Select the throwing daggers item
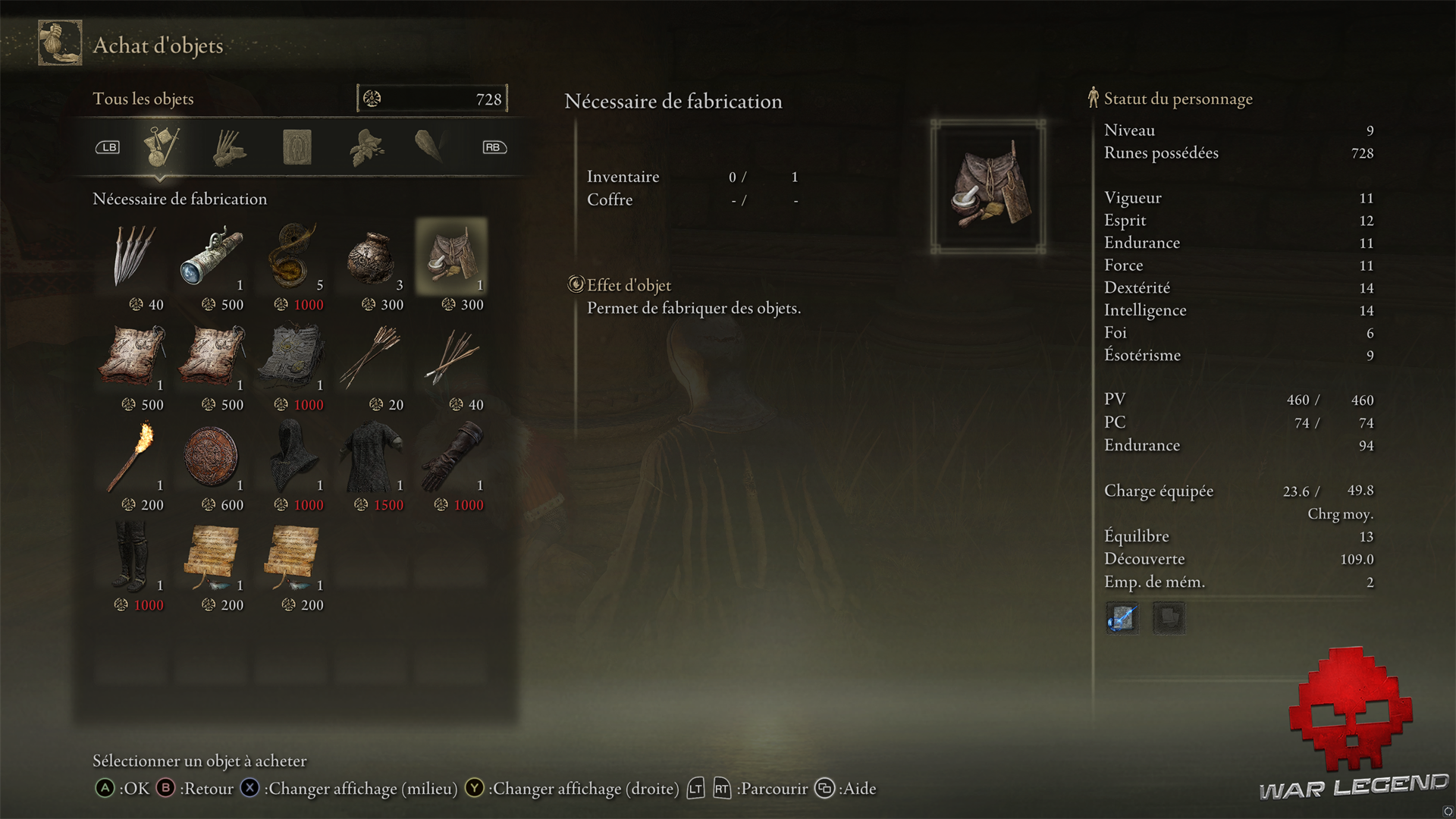 134,256
